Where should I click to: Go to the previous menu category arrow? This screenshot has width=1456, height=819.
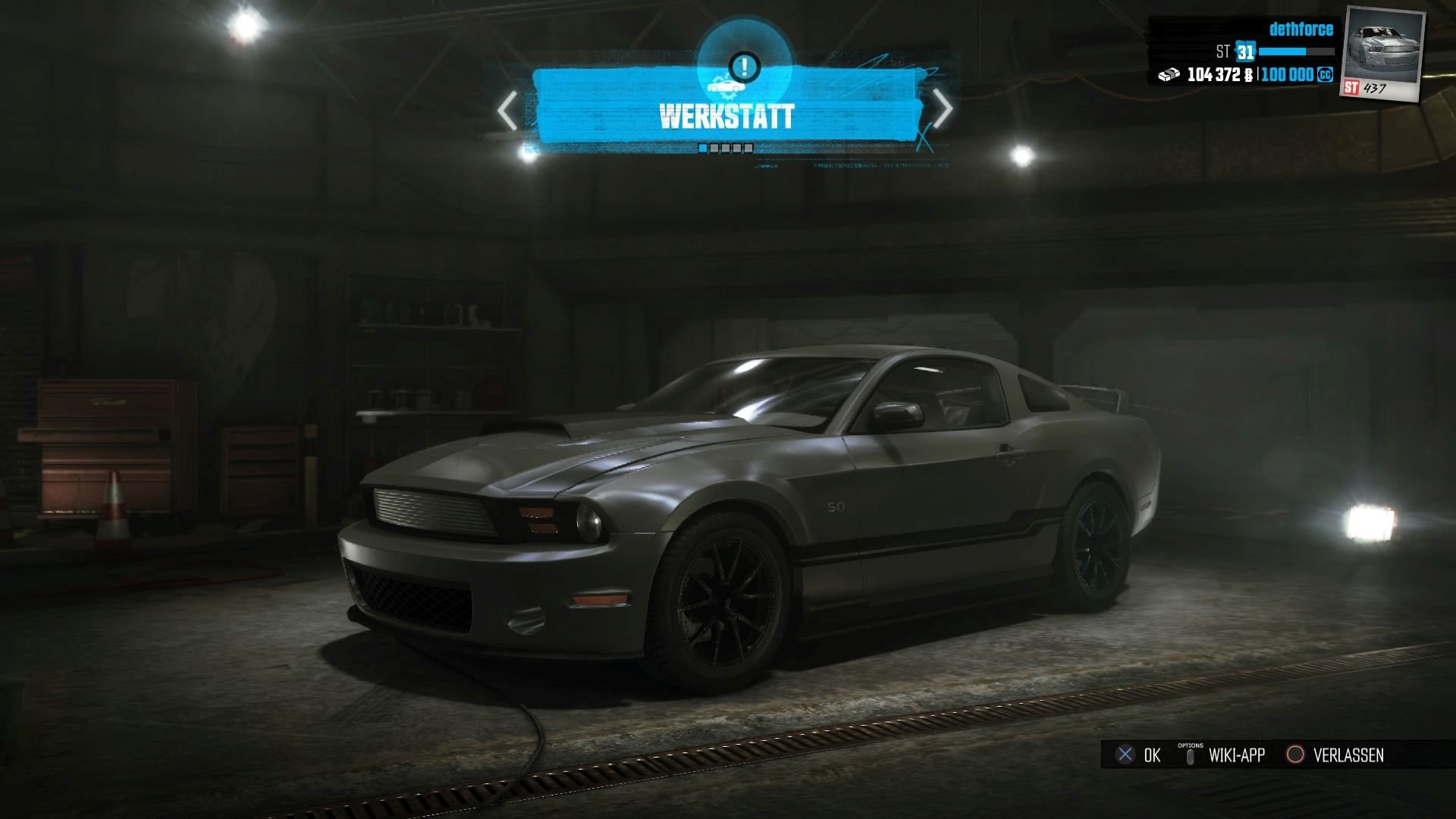[x=507, y=112]
